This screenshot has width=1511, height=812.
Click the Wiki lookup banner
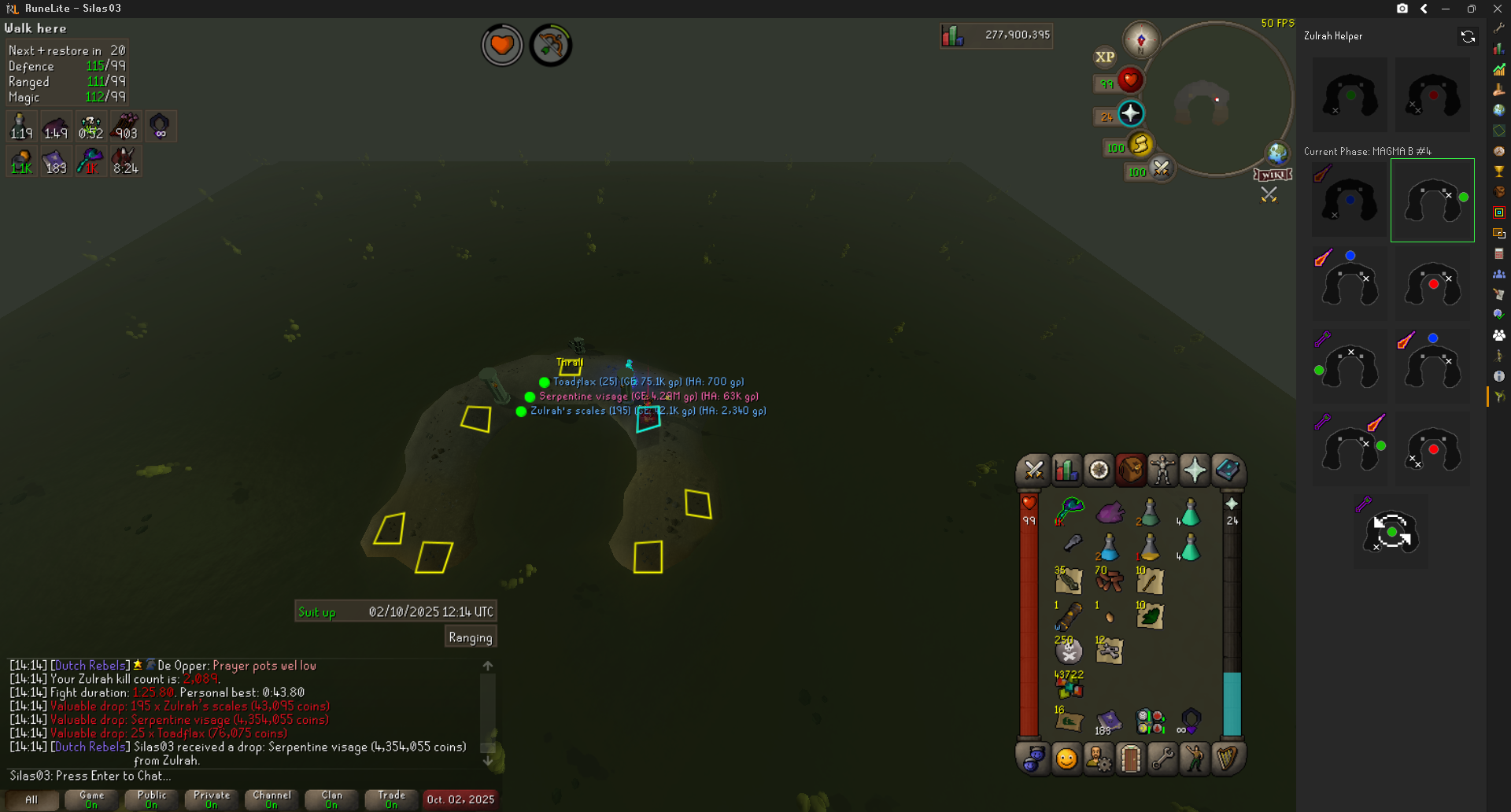point(1272,175)
